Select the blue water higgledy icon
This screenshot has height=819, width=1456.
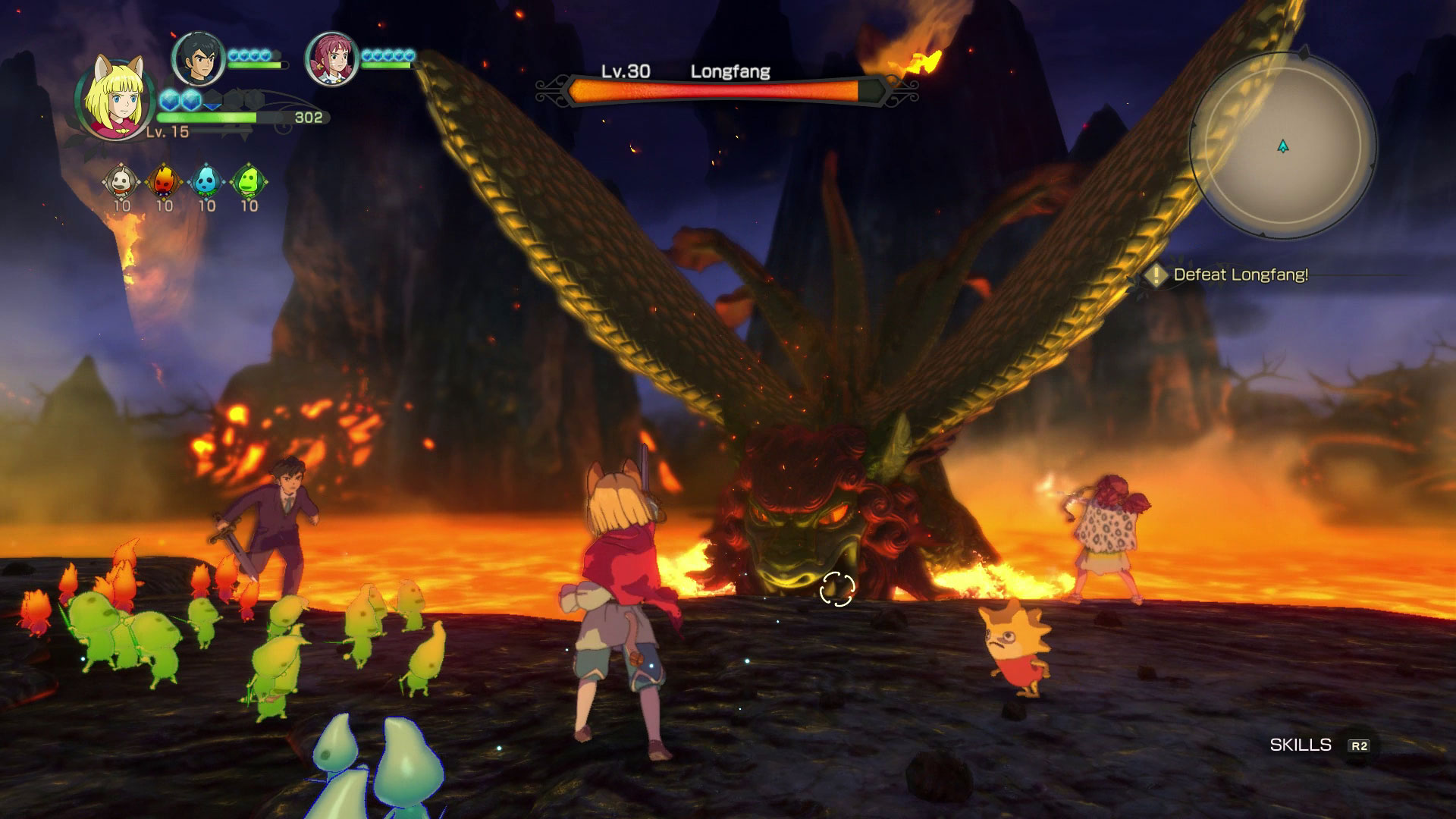pyautogui.click(x=206, y=181)
